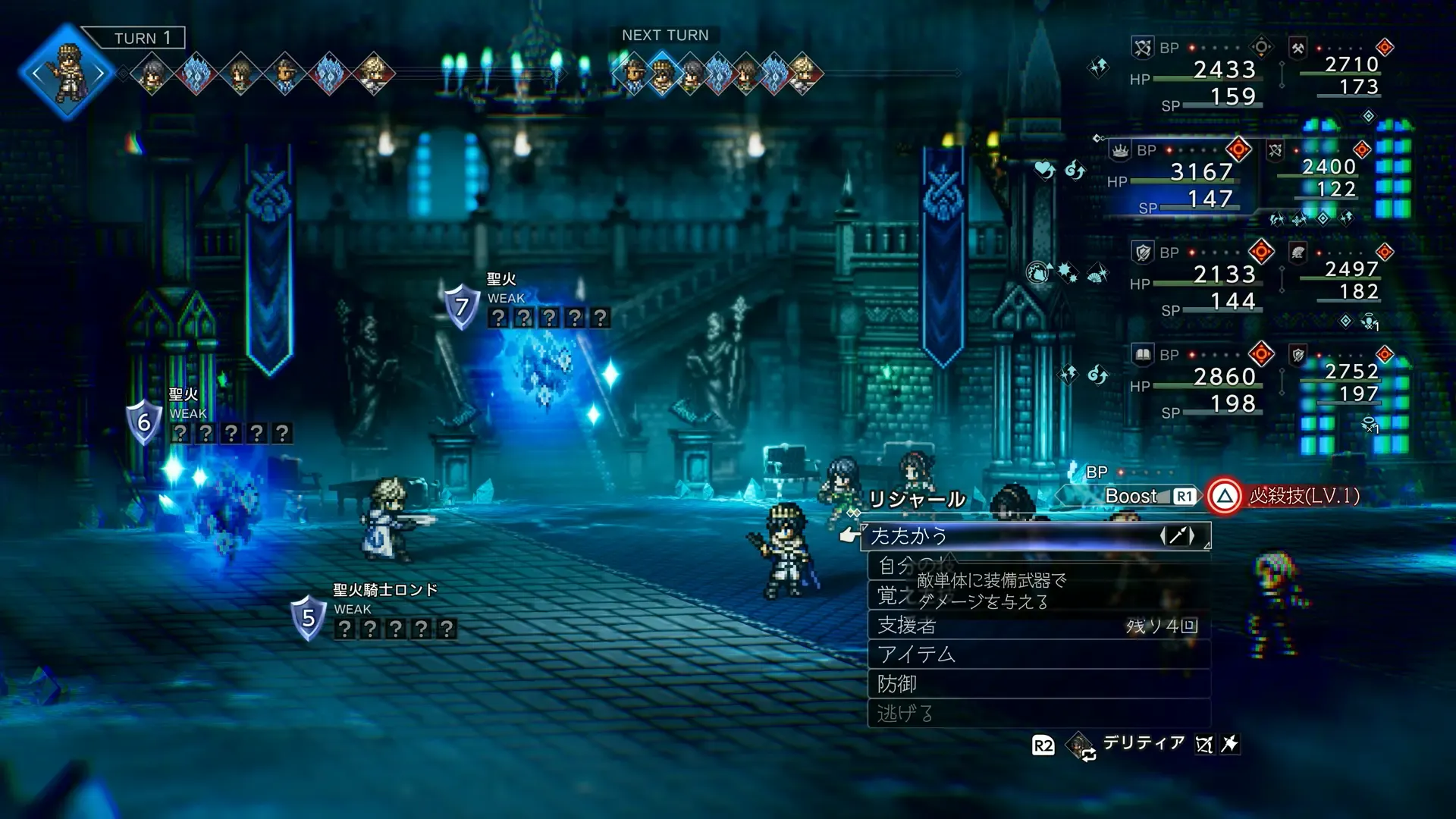1456x819 pixels.
Task: Target the 聖火 enemy with shield 7
Action: pyautogui.click(x=461, y=306)
